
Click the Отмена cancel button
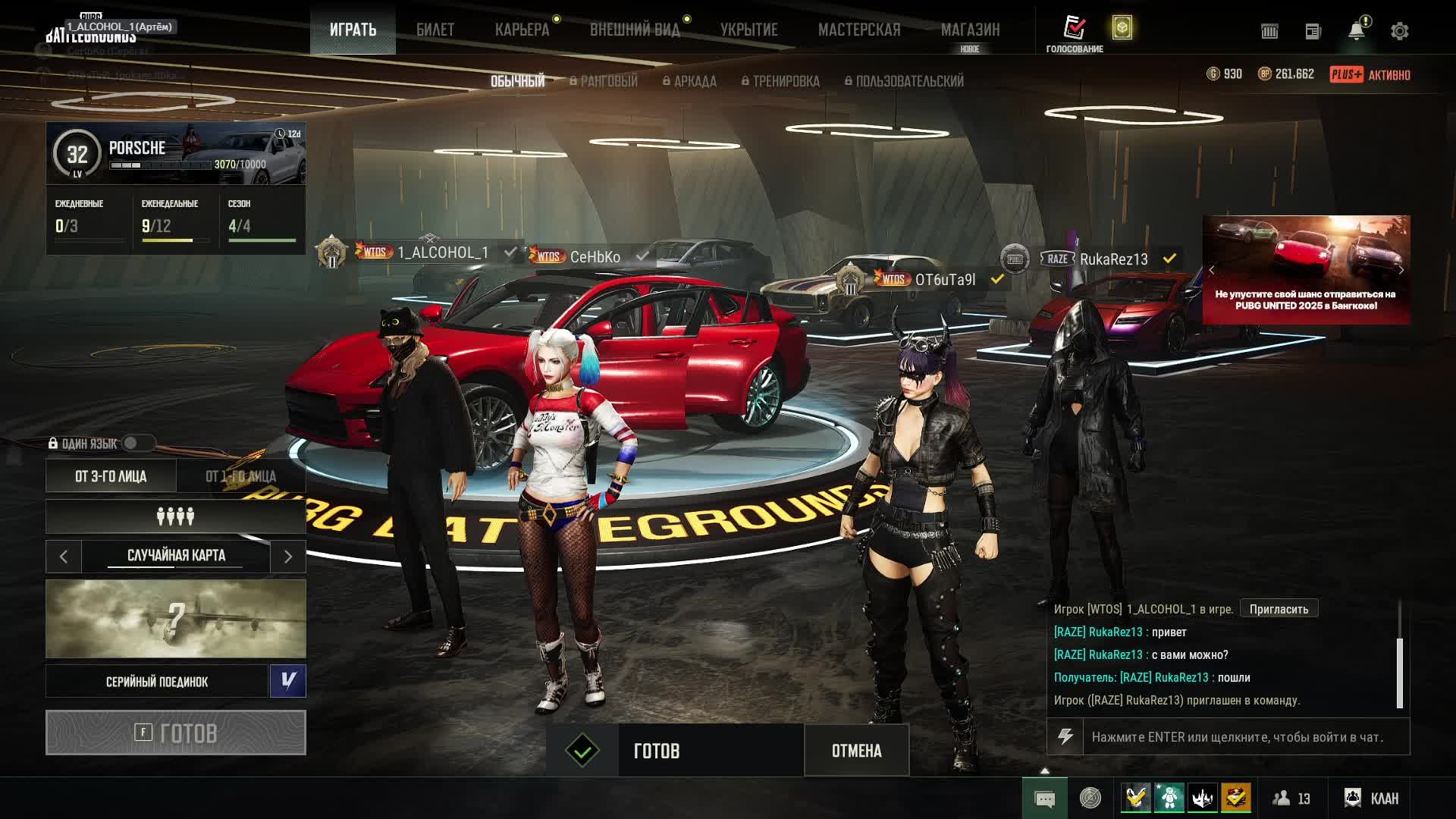856,751
